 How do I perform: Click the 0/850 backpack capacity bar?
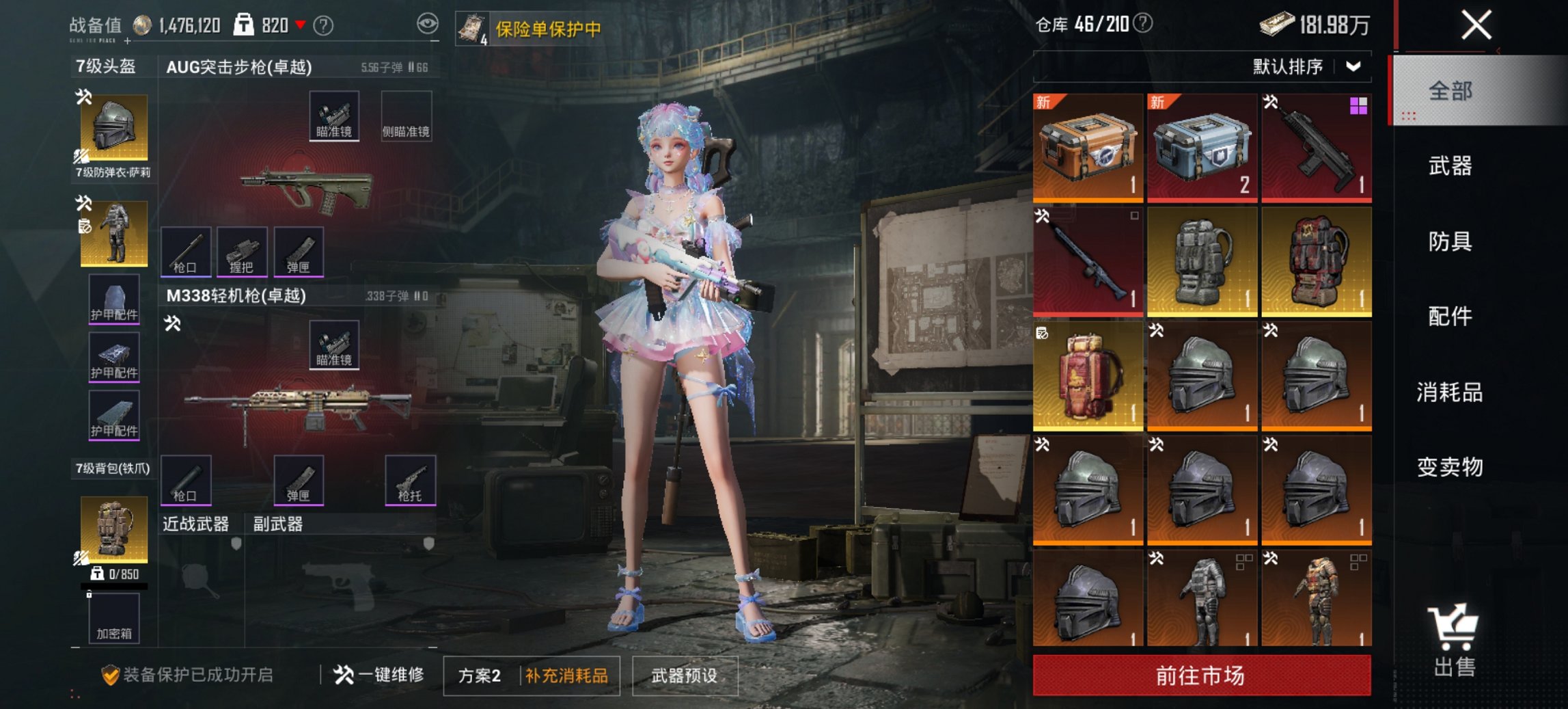click(x=113, y=576)
